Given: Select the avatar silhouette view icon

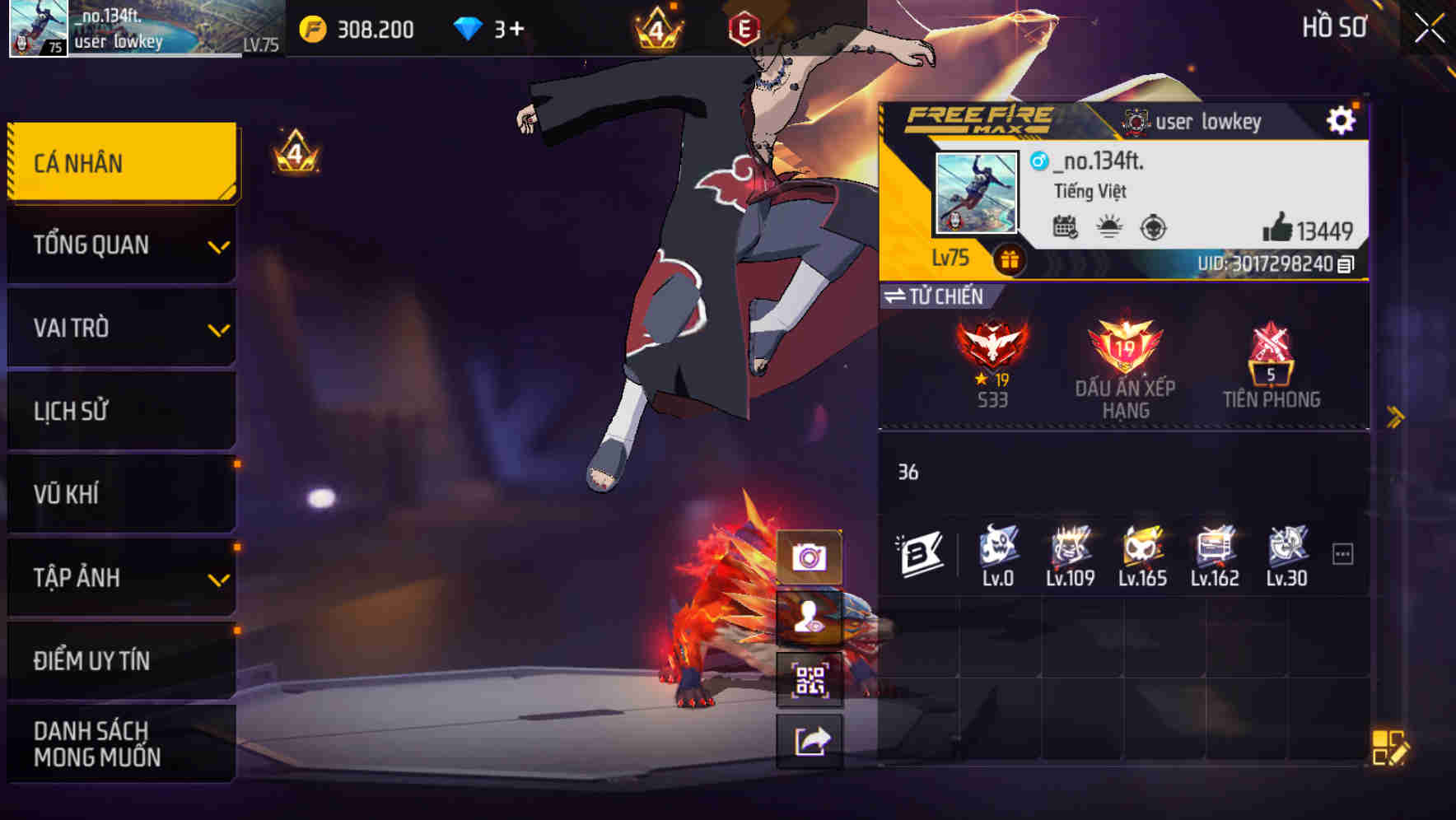Looking at the screenshot, I should (810, 620).
